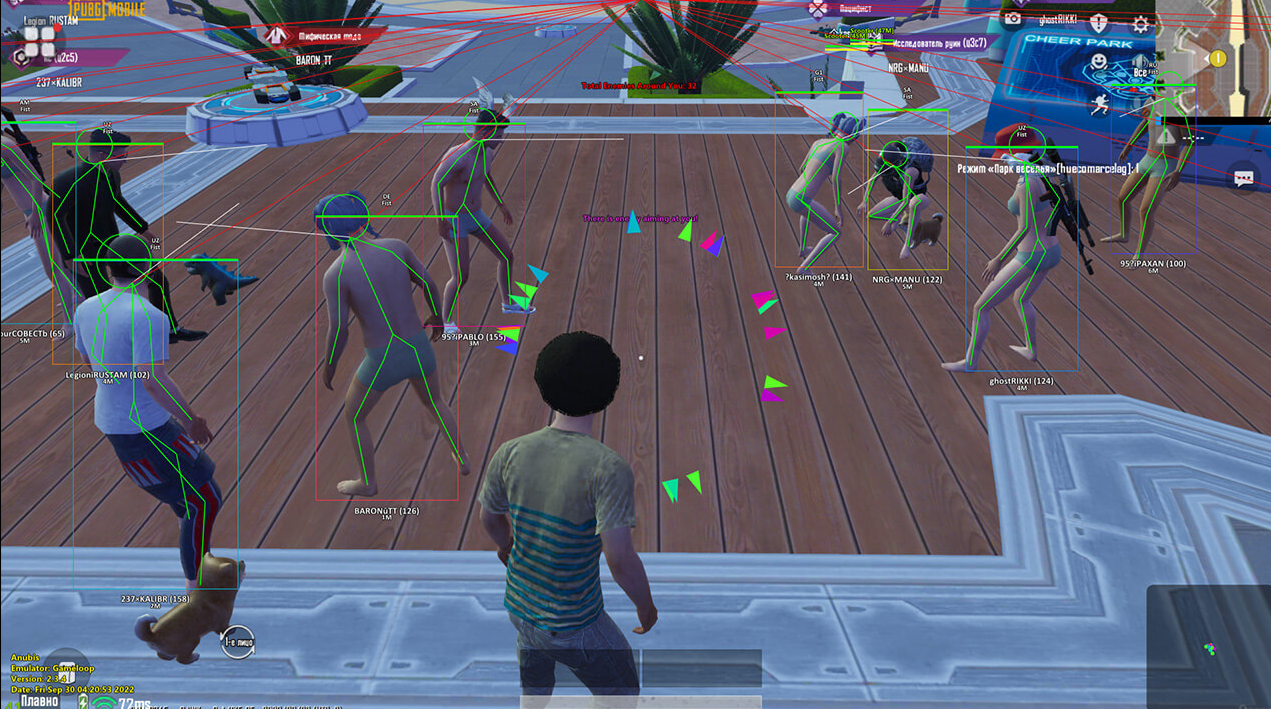Open the shield report icon

[x=1099, y=22]
